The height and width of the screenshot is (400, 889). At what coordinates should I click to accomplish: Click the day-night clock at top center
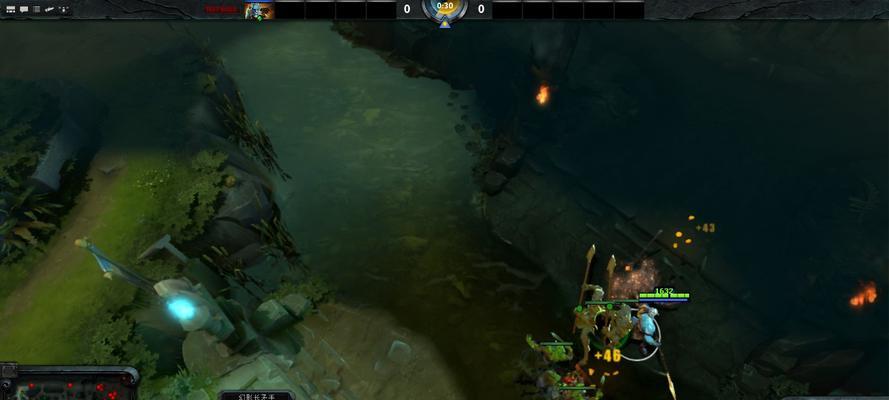pyautogui.click(x=445, y=9)
